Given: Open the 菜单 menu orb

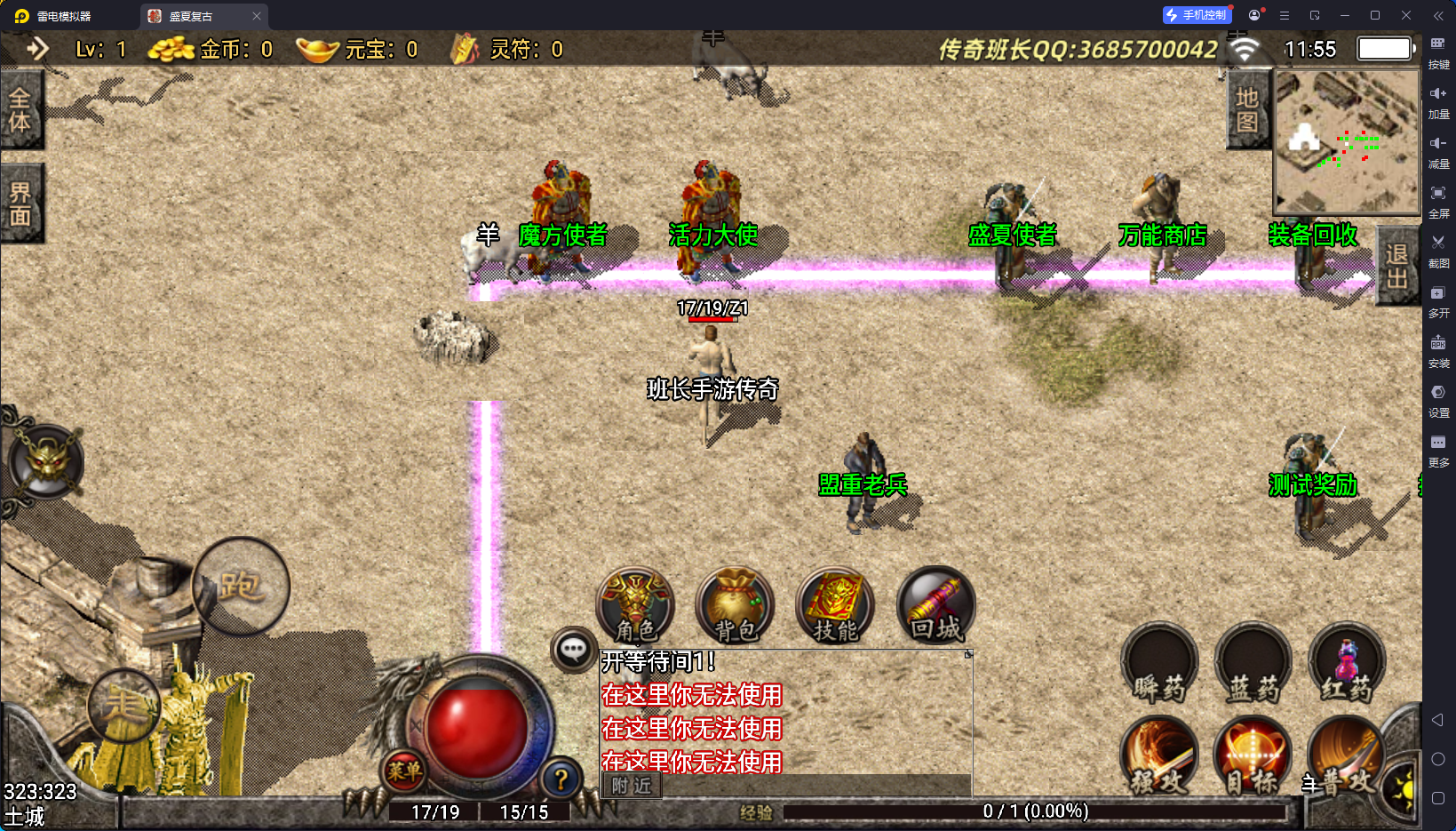Looking at the screenshot, I should click(x=404, y=771).
